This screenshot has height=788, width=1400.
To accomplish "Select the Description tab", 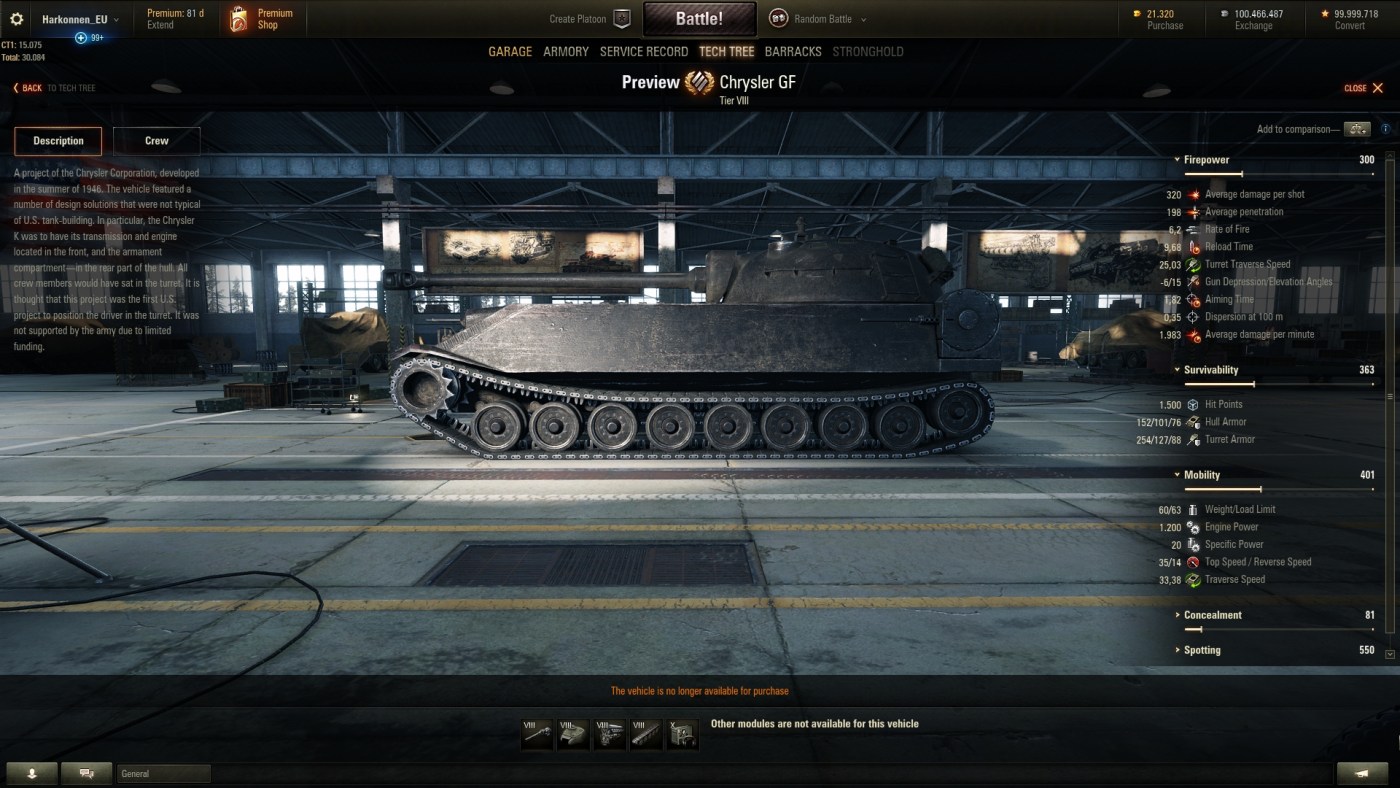I will point(58,141).
